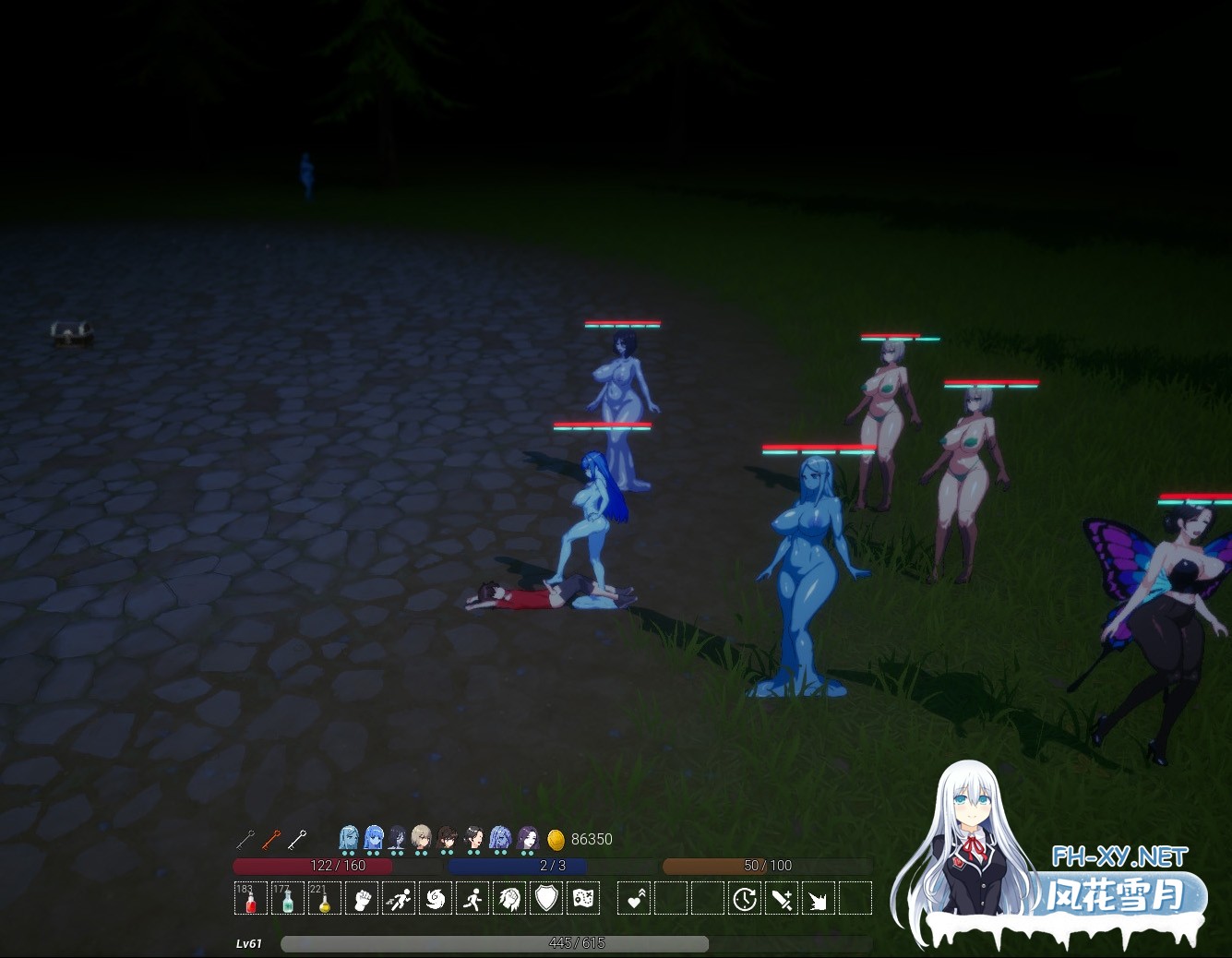Click the gold coin icon
This screenshot has width=1232, height=958.
click(556, 839)
